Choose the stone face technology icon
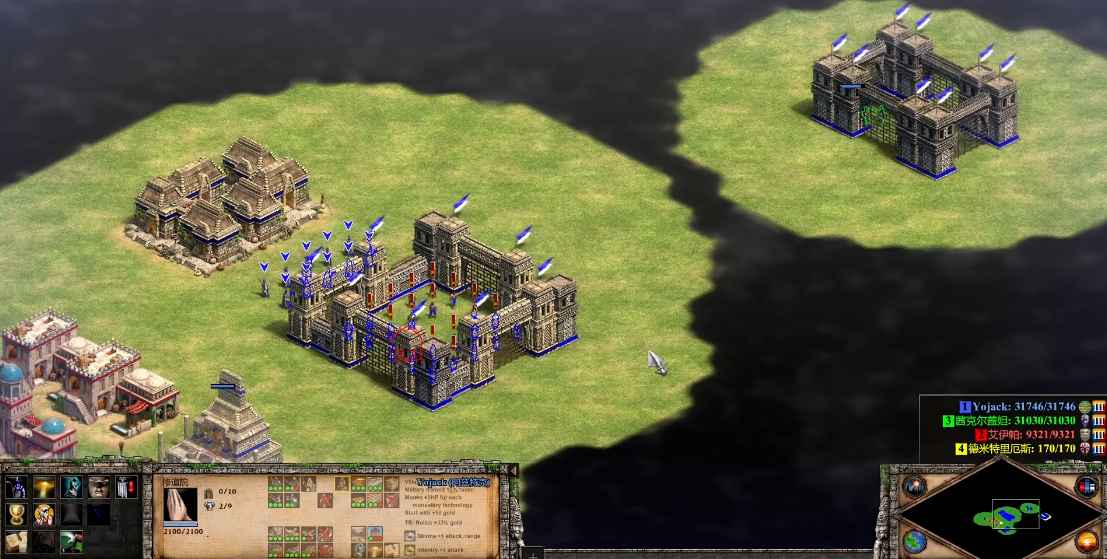 pos(98,488)
